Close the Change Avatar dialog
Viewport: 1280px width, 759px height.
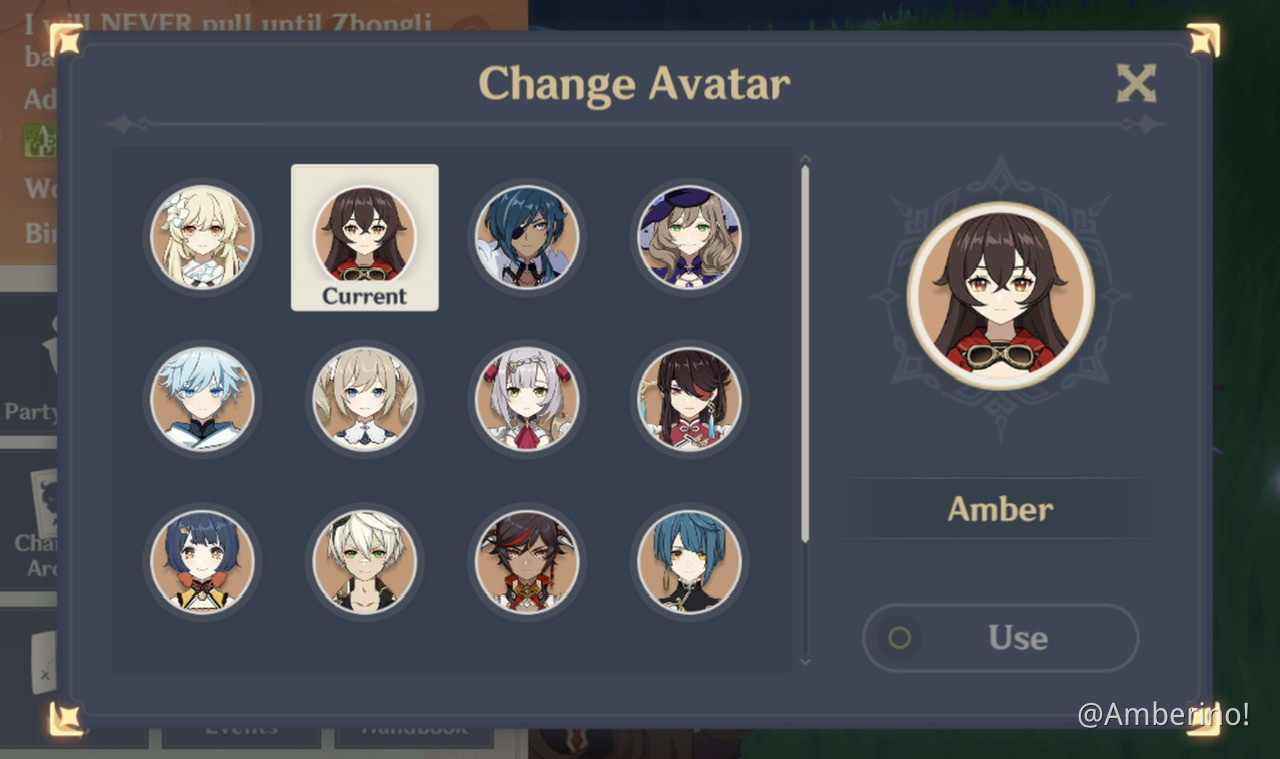(x=1135, y=83)
